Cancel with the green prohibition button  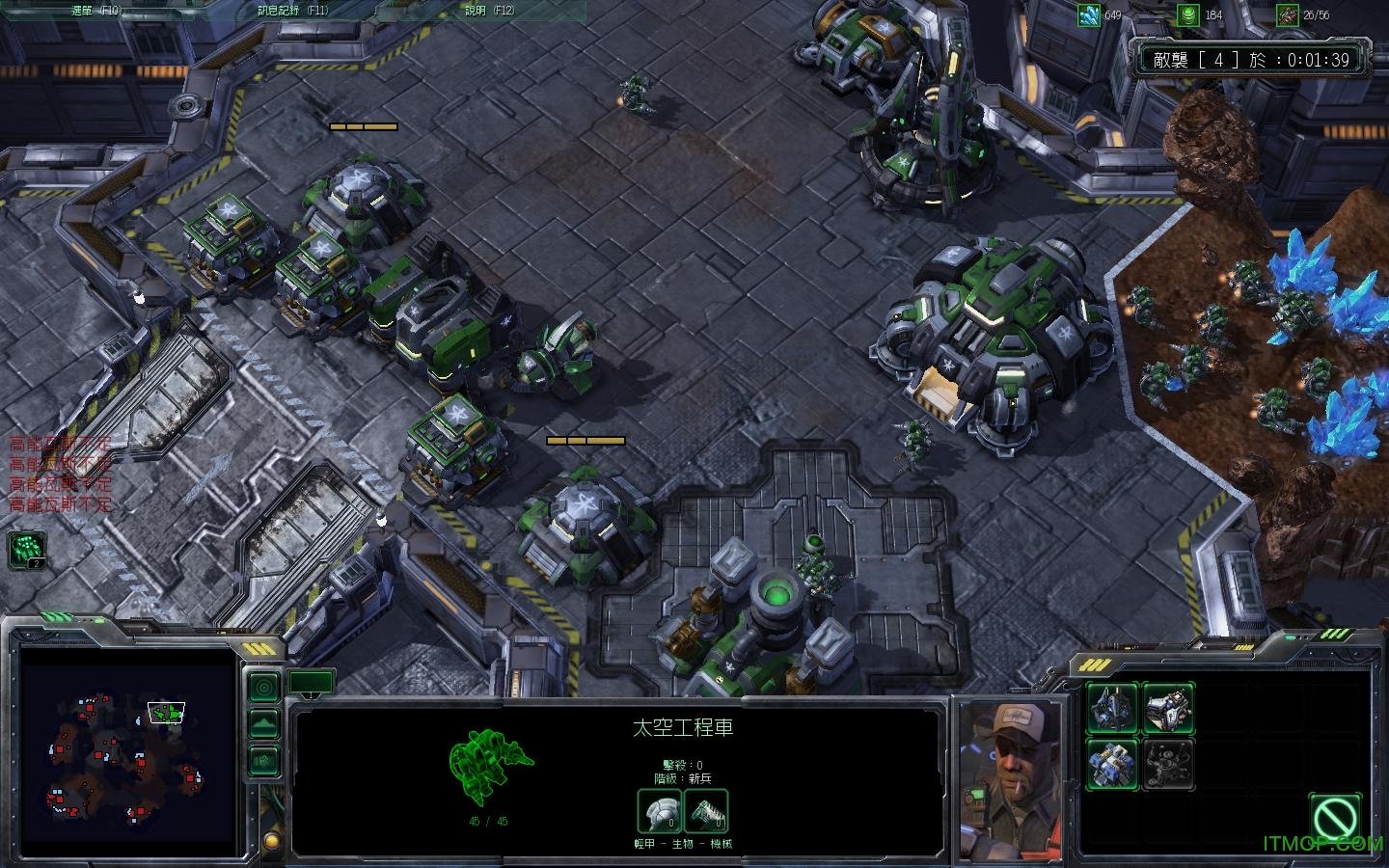[1336, 818]
